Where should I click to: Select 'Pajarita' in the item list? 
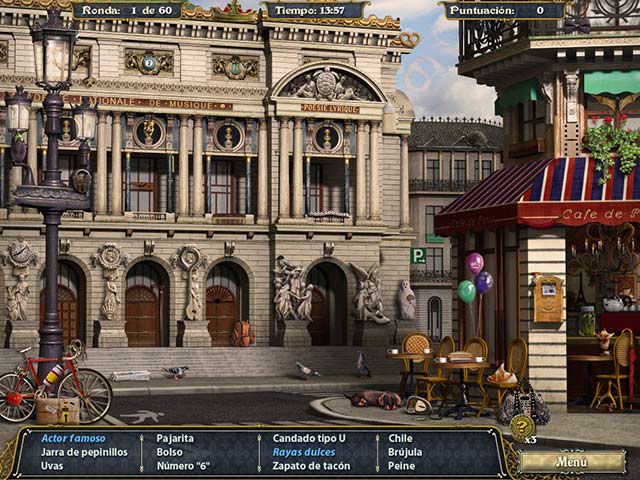(175, 438)
